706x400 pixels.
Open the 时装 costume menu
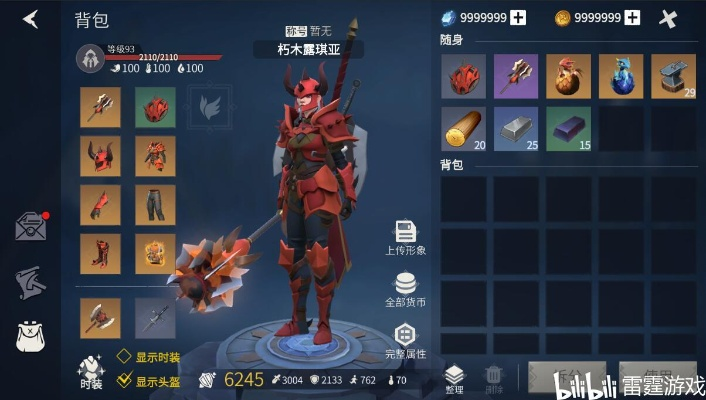pos(91,369)
